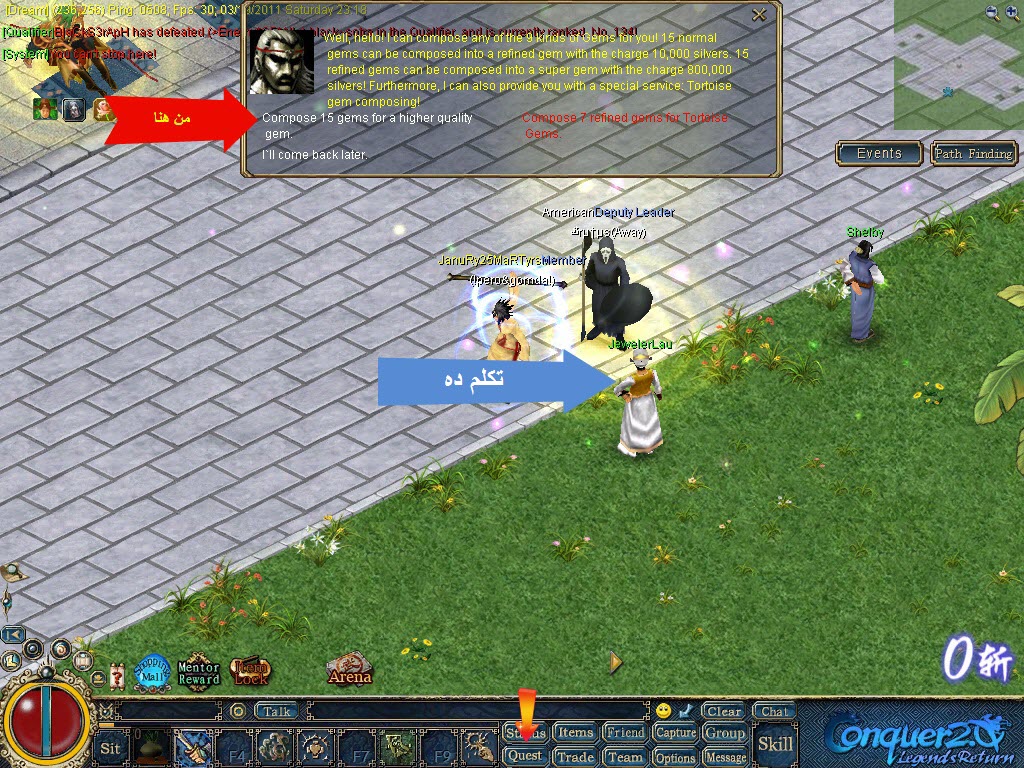Open Mentor Reward
This screenshot has width=1024, height=768.
198,673
